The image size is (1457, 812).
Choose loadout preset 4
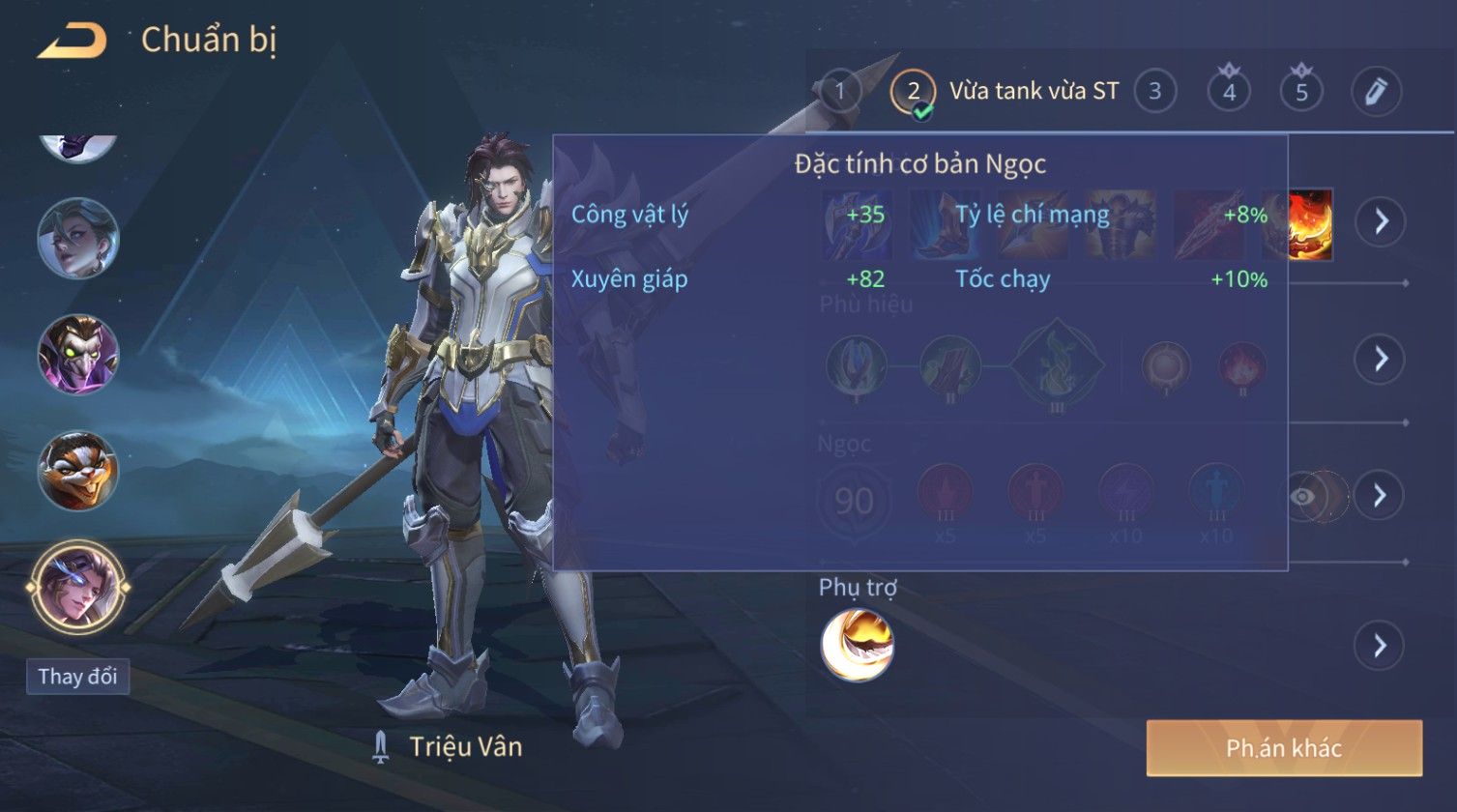1229,92
